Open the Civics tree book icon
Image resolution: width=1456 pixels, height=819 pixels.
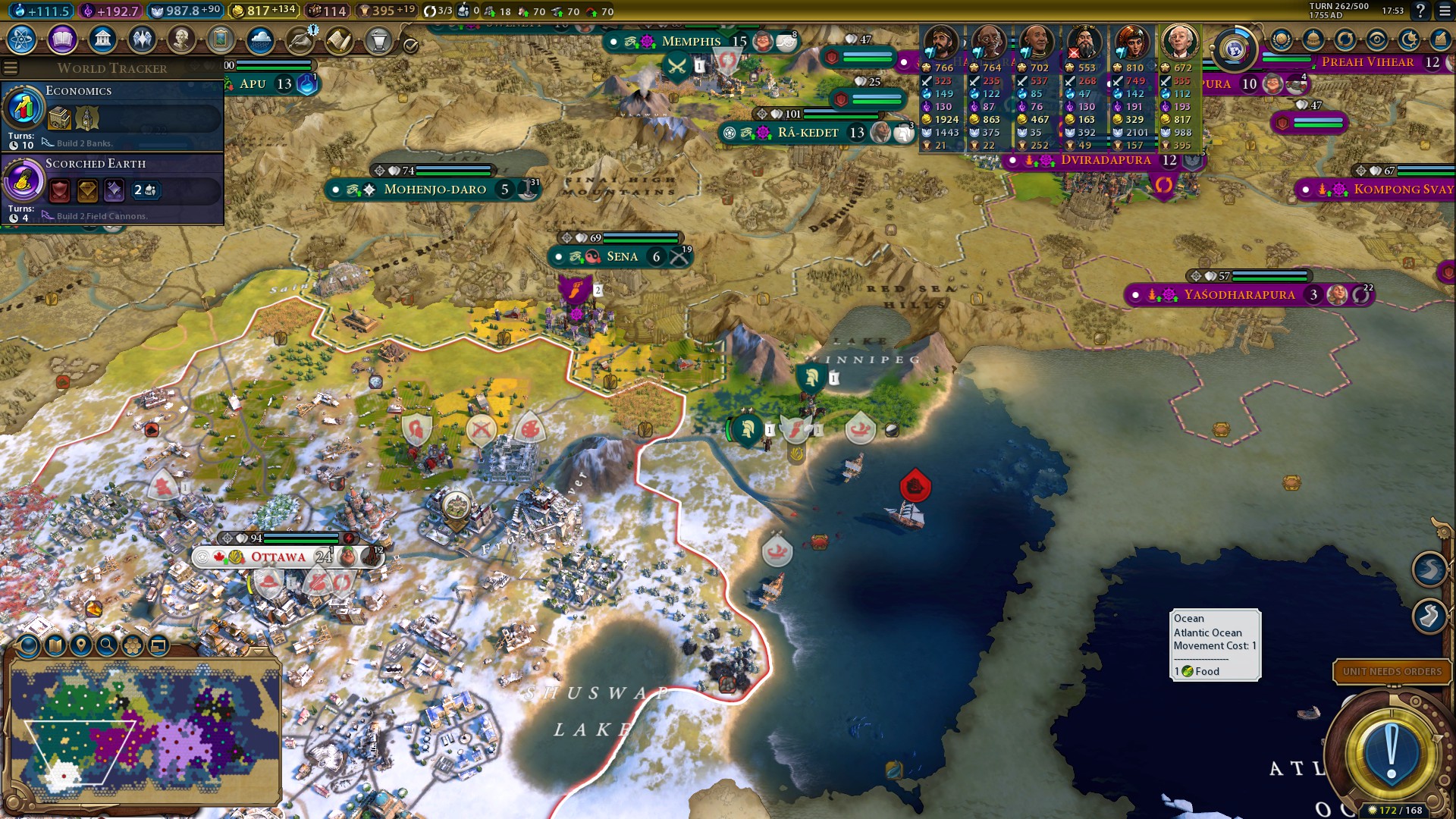[62, 39]
